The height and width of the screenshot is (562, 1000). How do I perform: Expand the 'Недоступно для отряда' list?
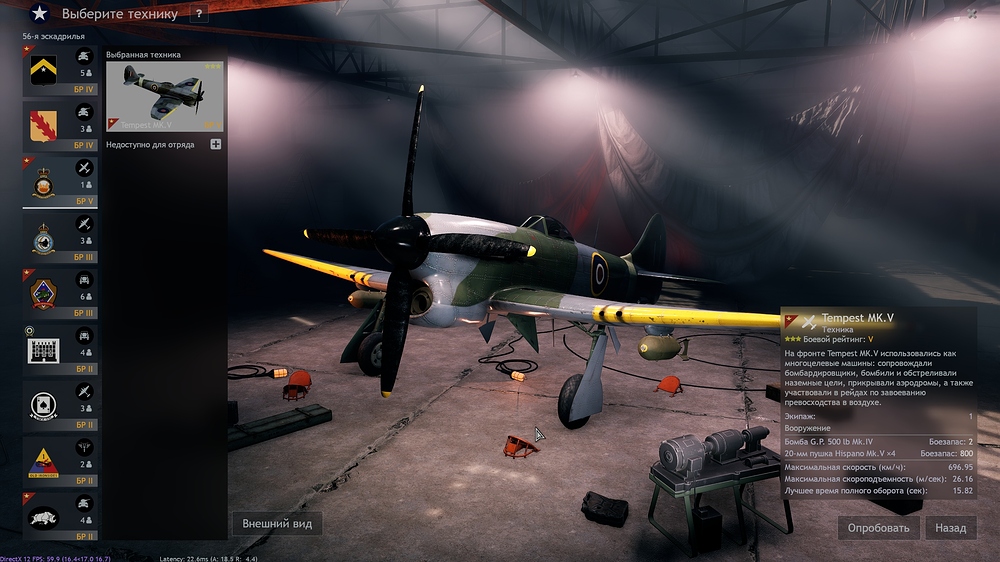[x=215, y=145]
